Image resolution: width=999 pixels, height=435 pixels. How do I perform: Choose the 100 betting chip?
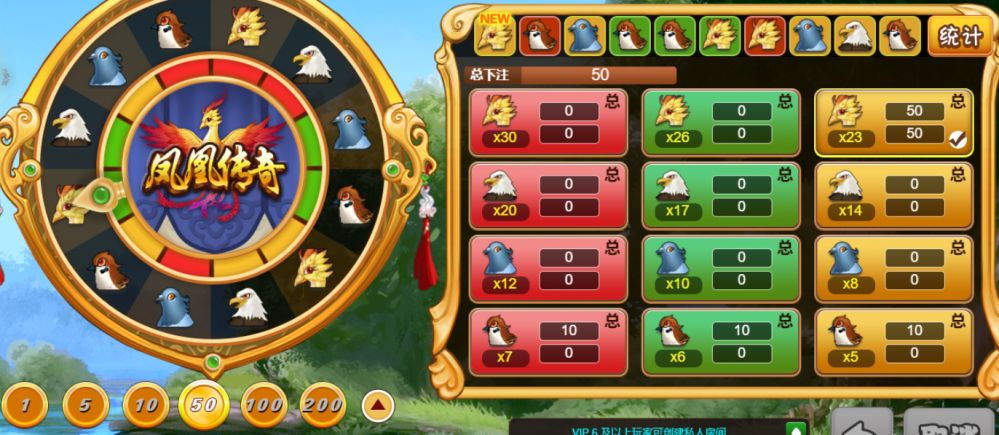coord(264,404)
